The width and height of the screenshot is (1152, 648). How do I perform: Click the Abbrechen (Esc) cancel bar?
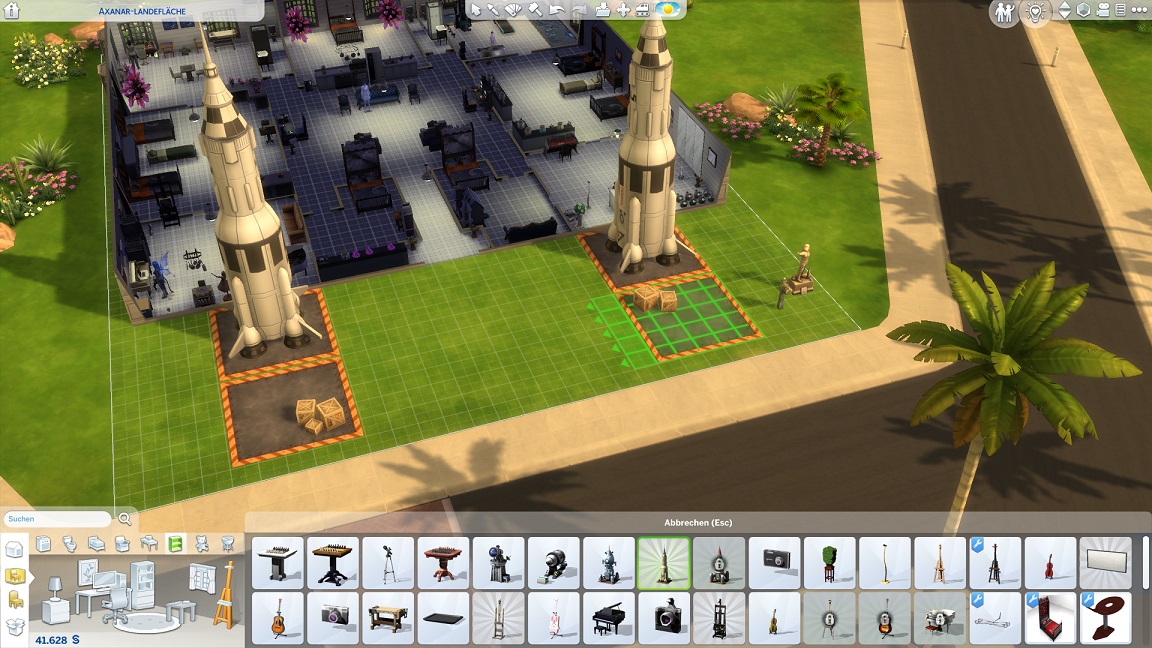[x=698, y=523]
